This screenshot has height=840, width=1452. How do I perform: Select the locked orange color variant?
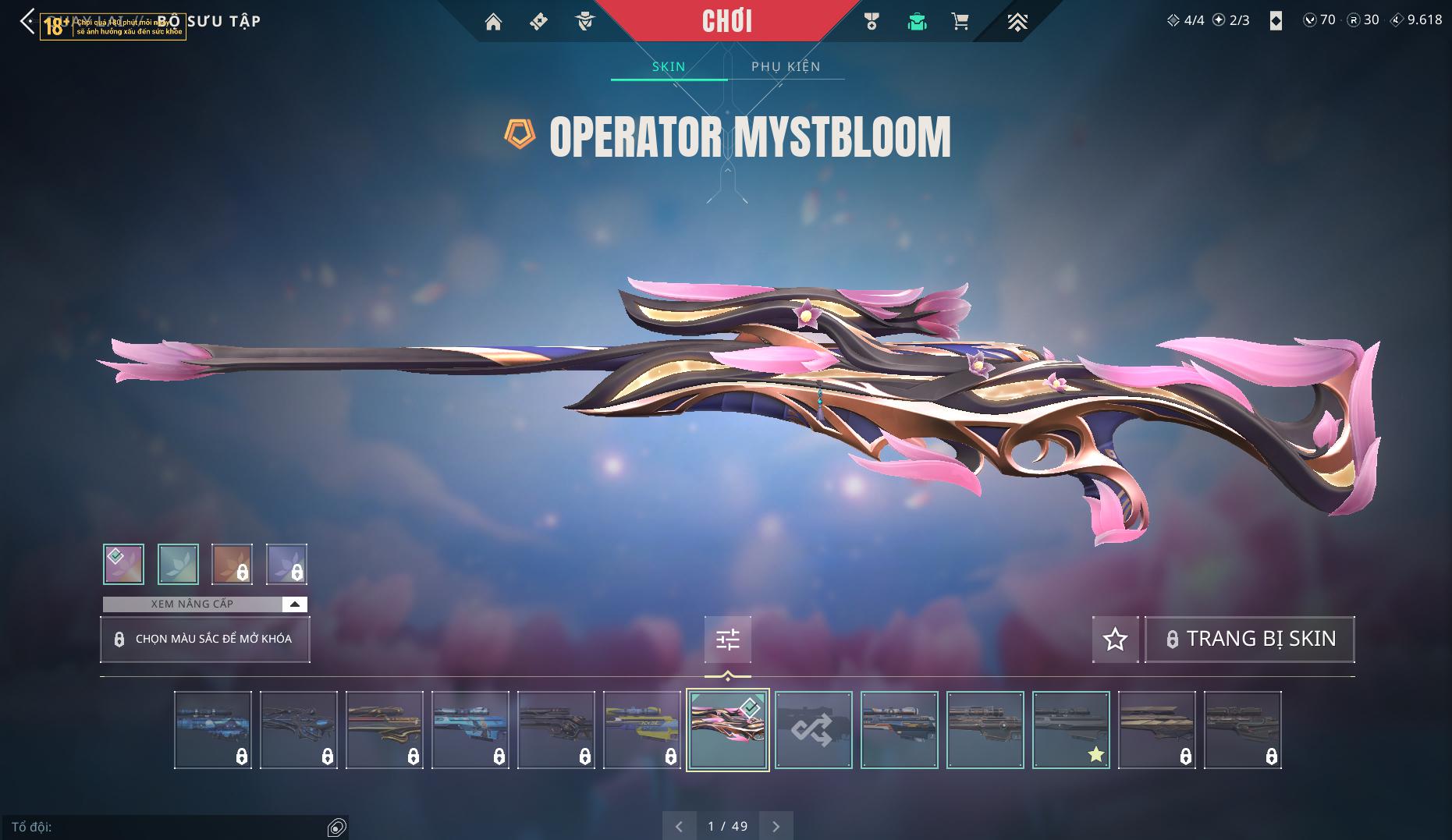(232, 564)
